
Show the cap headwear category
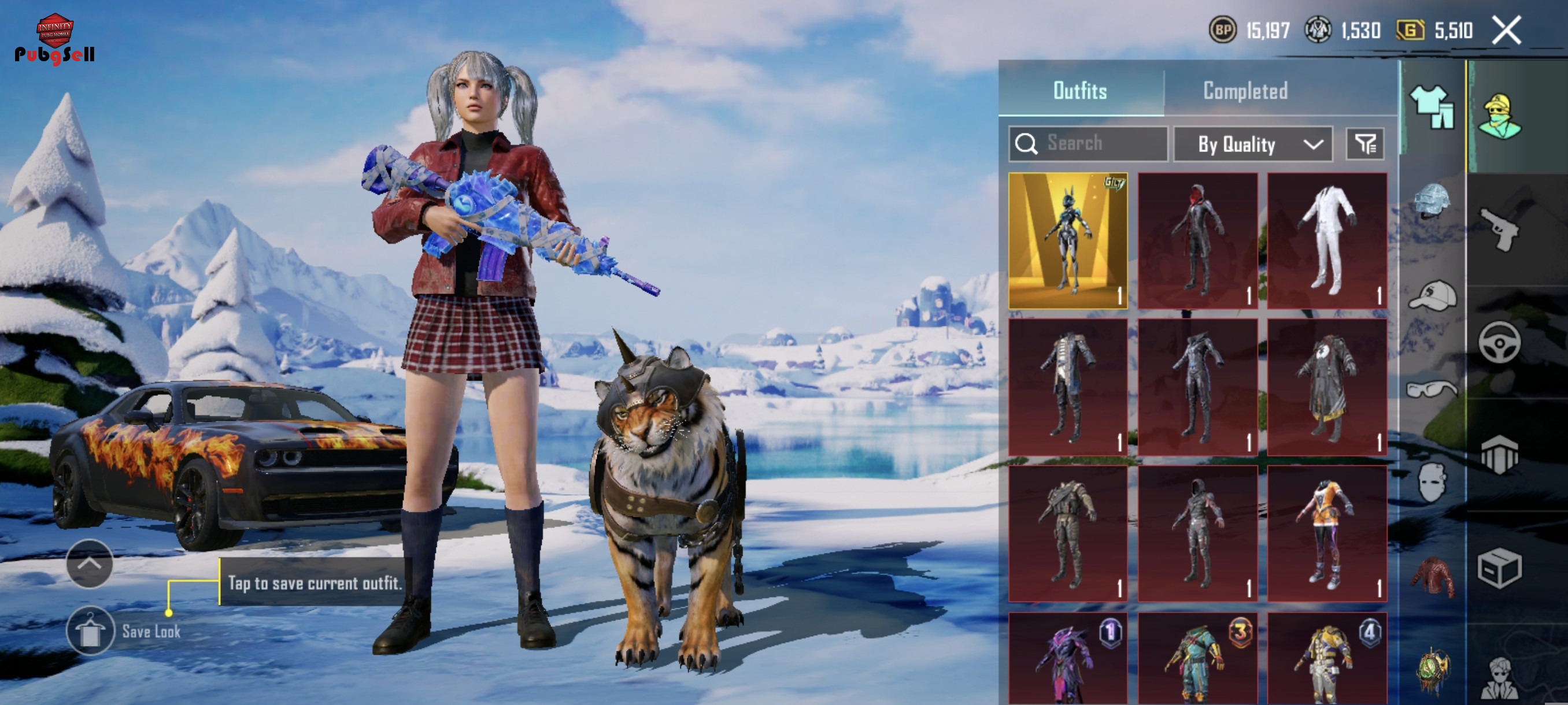(x=1432, y=295)
